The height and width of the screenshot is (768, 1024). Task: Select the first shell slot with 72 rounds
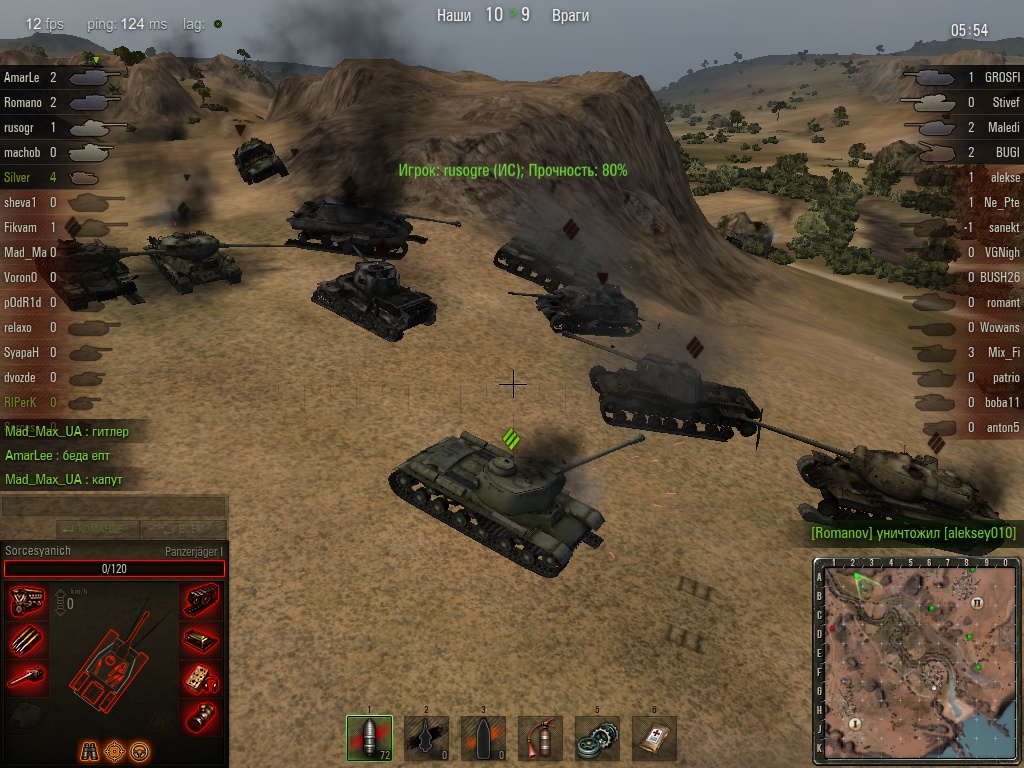[369, 738]
